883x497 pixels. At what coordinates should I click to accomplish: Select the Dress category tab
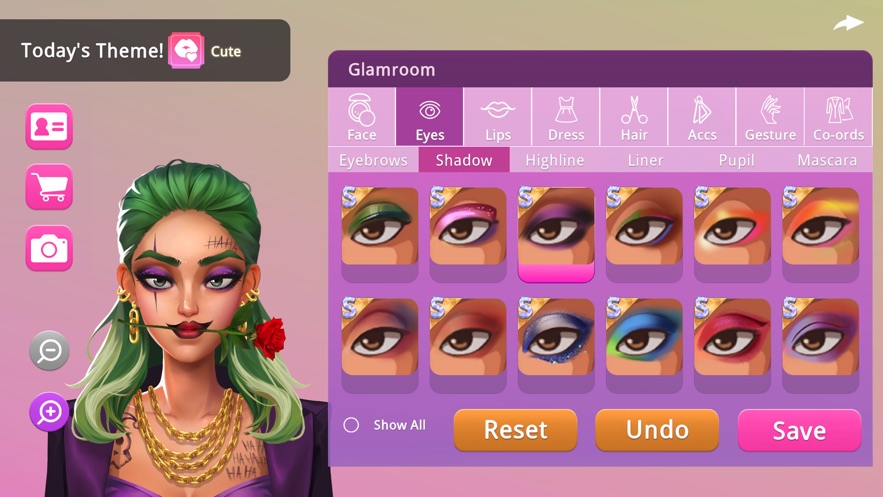coord(566,118)
